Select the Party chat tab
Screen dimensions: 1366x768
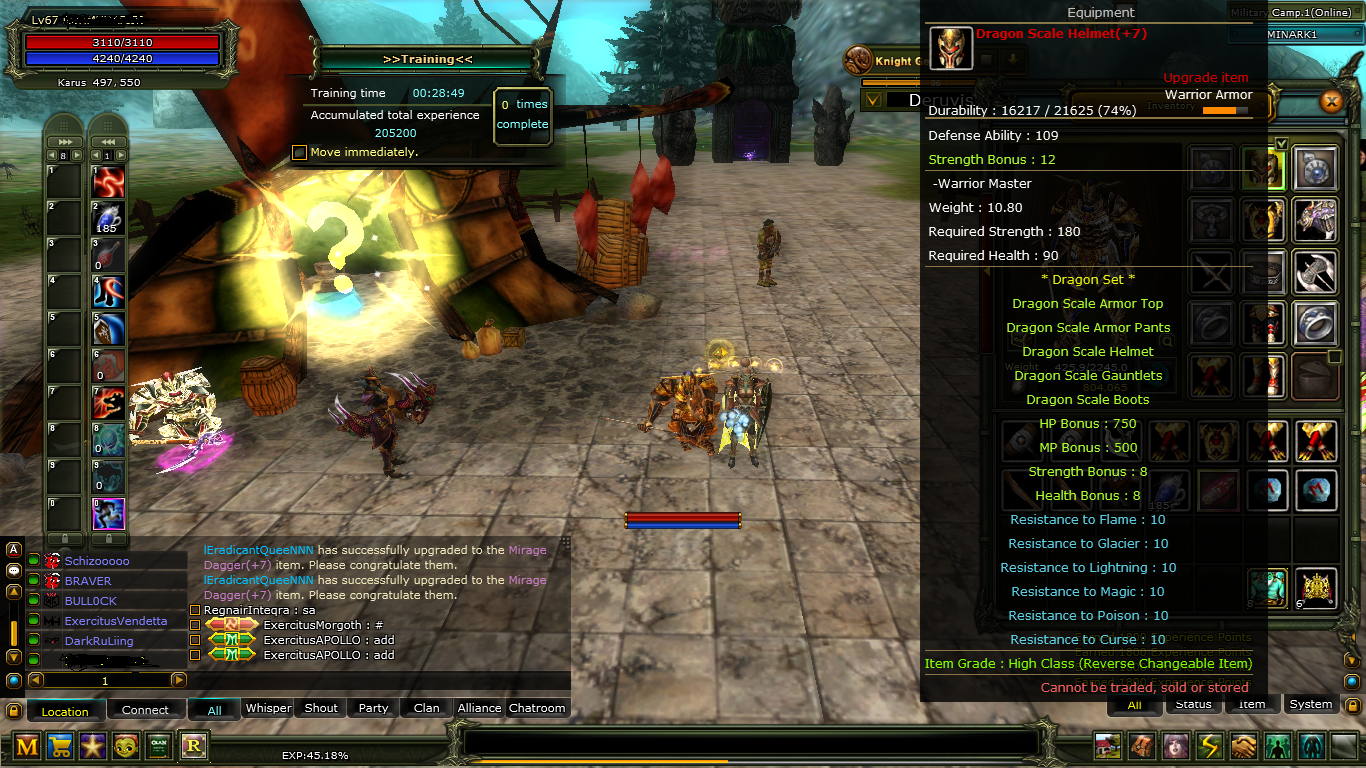click(x=373, y=708)
